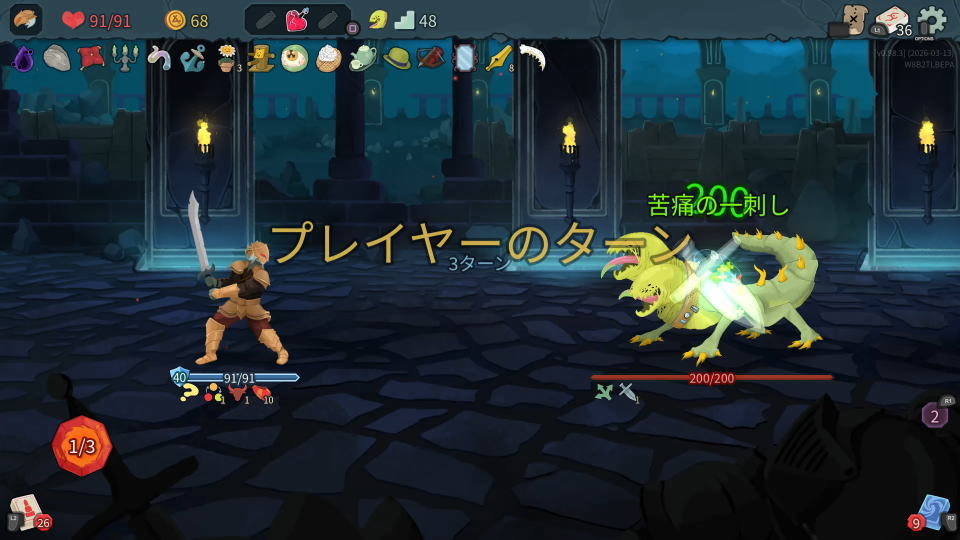View the full deck of 36 cards
The image size is (960, 540).
tap(891, 20)
